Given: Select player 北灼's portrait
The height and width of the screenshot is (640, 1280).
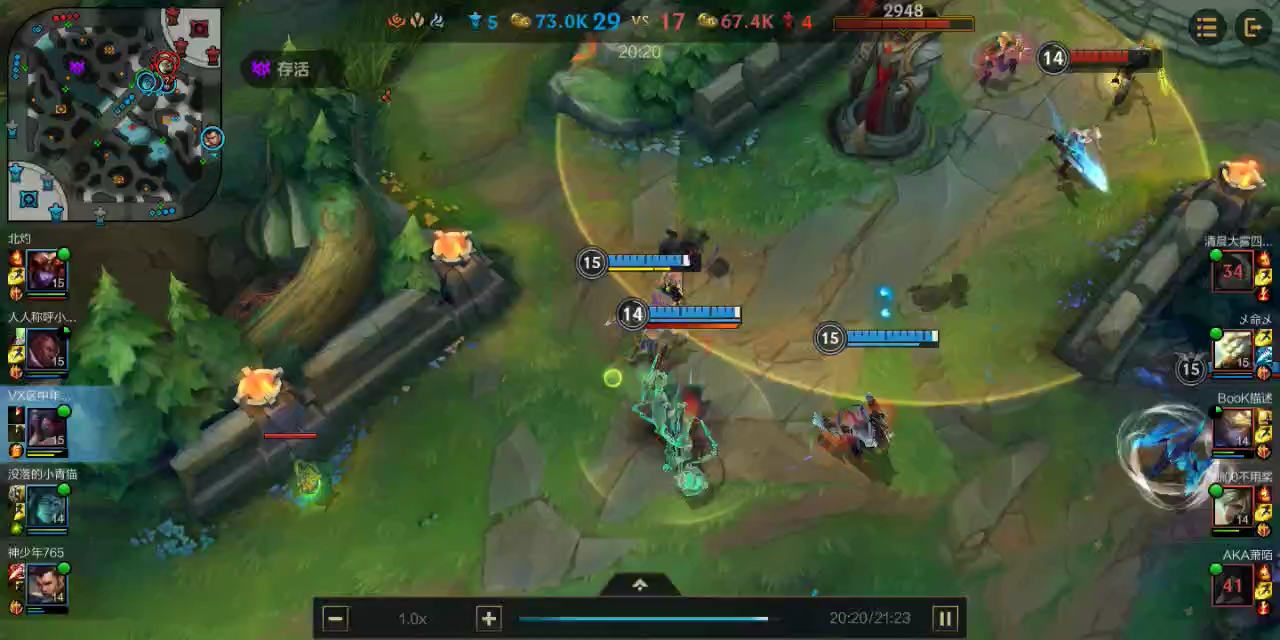Looking at the screenshot, I should pyautogui.click(x=46, y=271).
